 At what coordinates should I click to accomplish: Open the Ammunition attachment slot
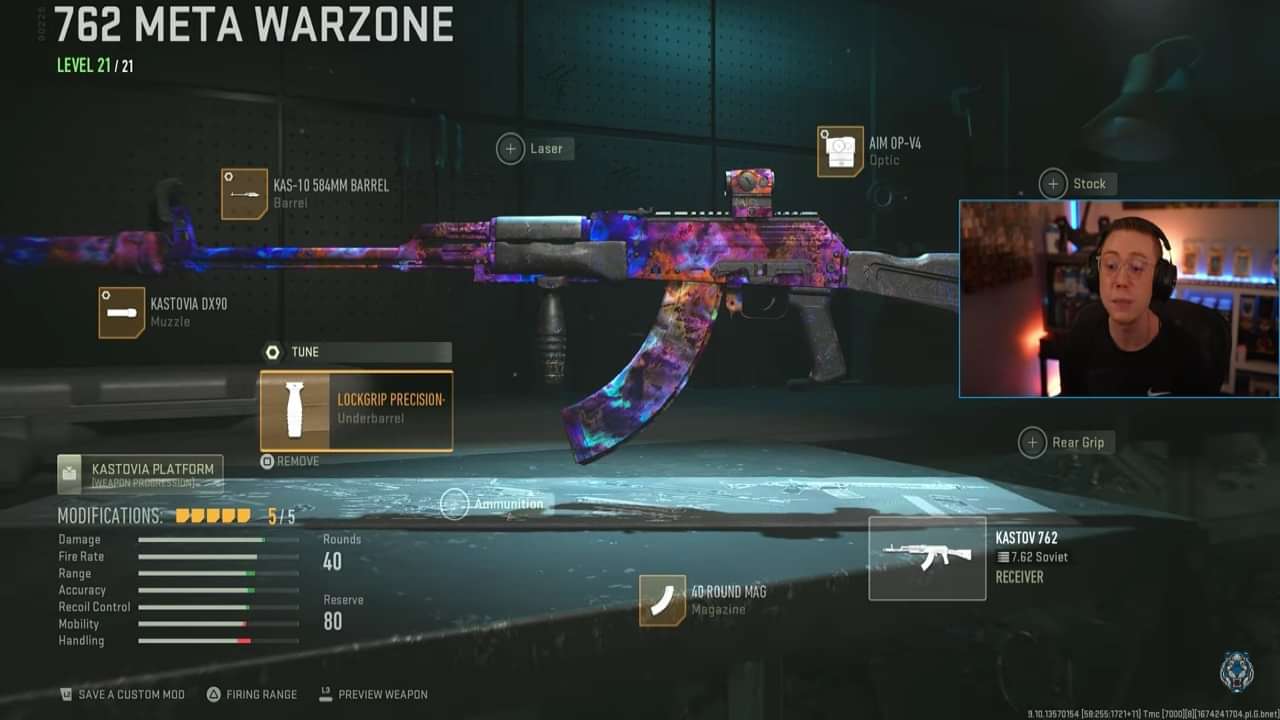(457, 504)
